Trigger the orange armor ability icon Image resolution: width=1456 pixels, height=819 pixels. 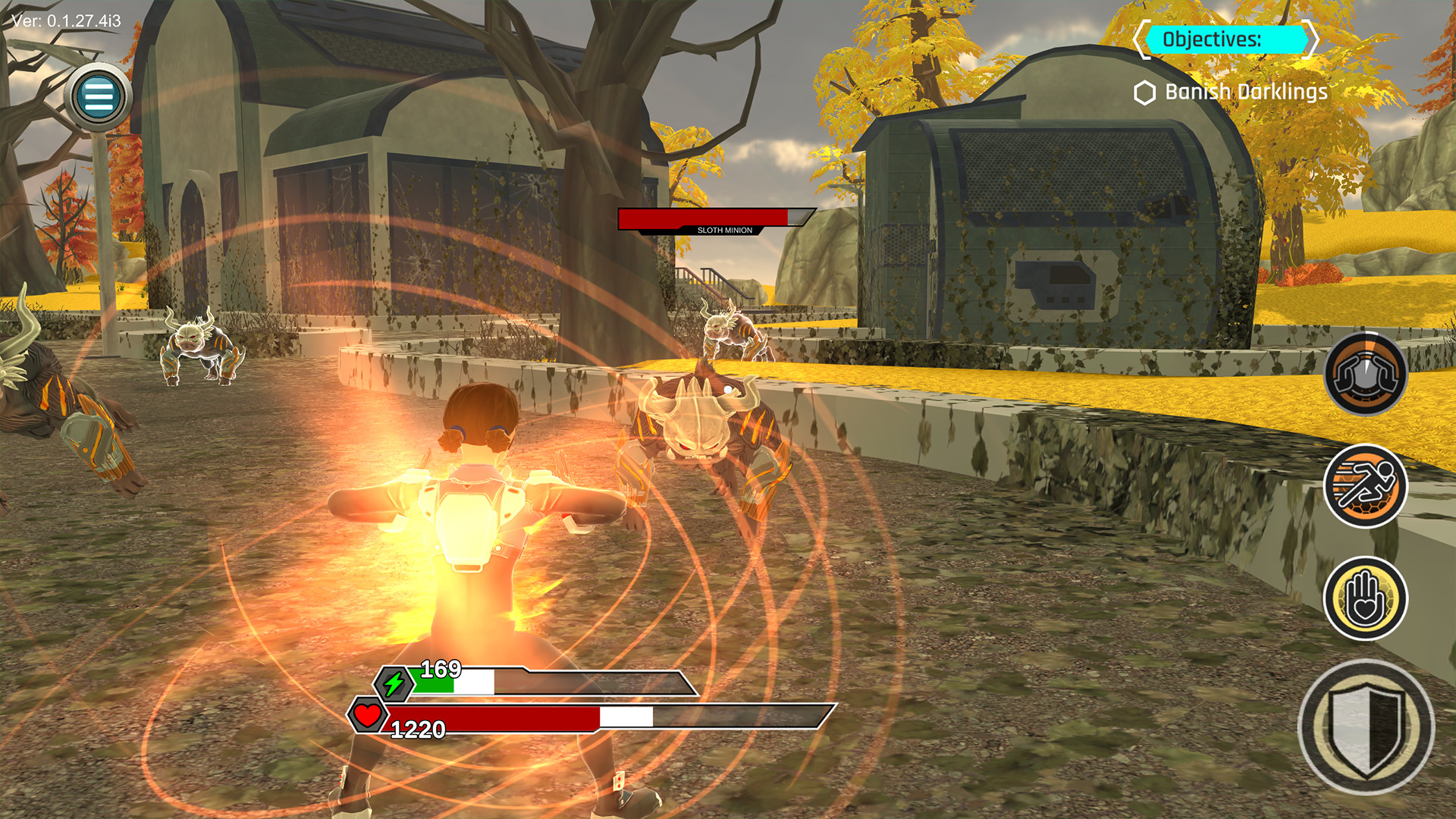click(x=1365, y=373)
